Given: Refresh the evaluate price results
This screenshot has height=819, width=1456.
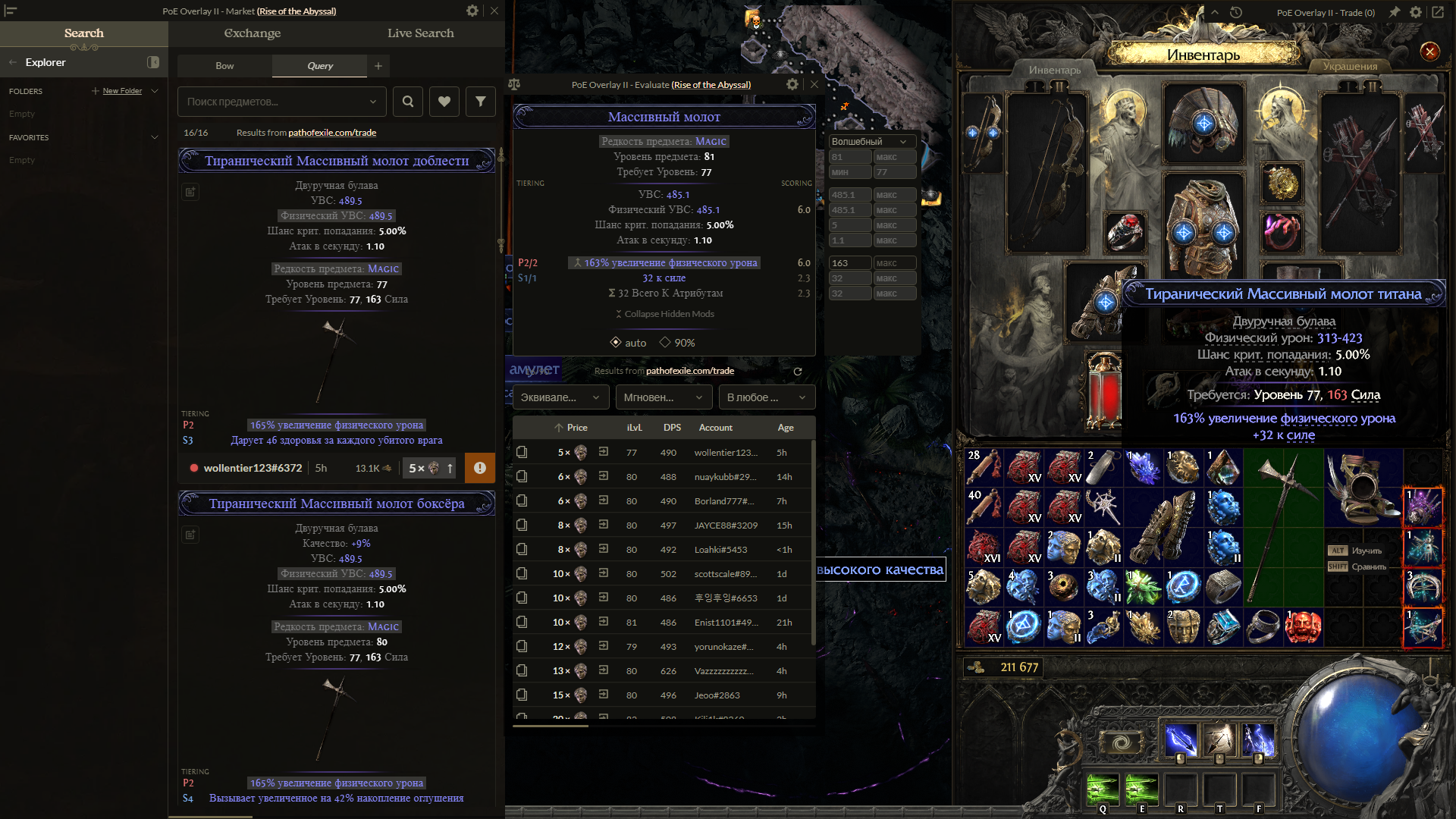Looking at the screenshot, I should click(798, 372).
